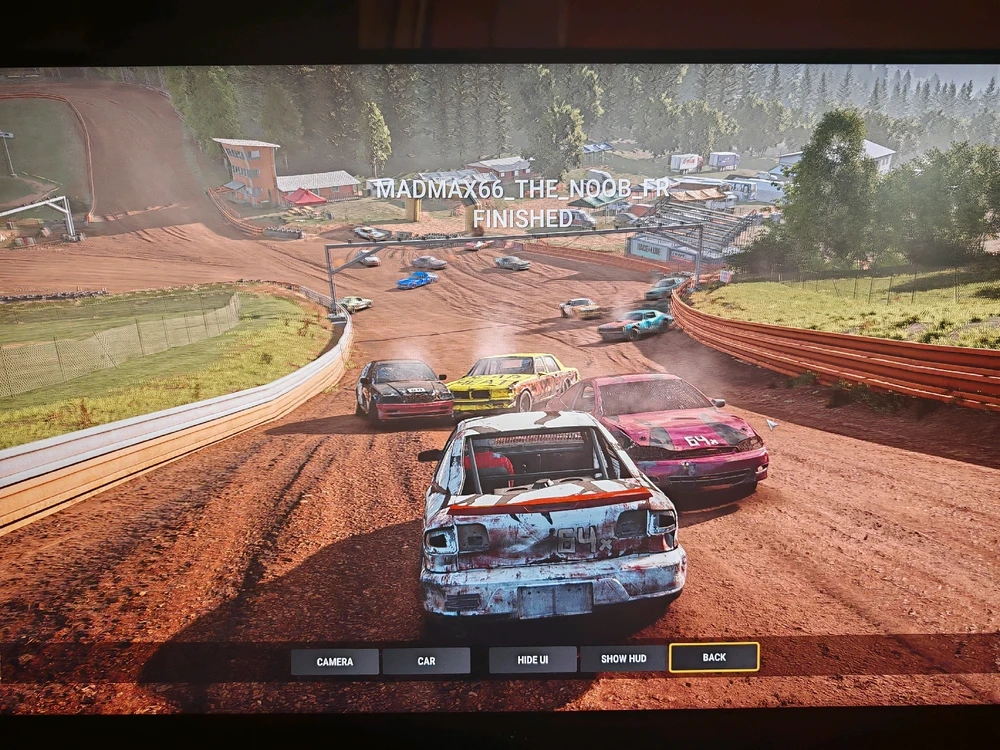1000x750 pixels.
Task: Activate the Show HUD button
Action: [x=622, y=659]
